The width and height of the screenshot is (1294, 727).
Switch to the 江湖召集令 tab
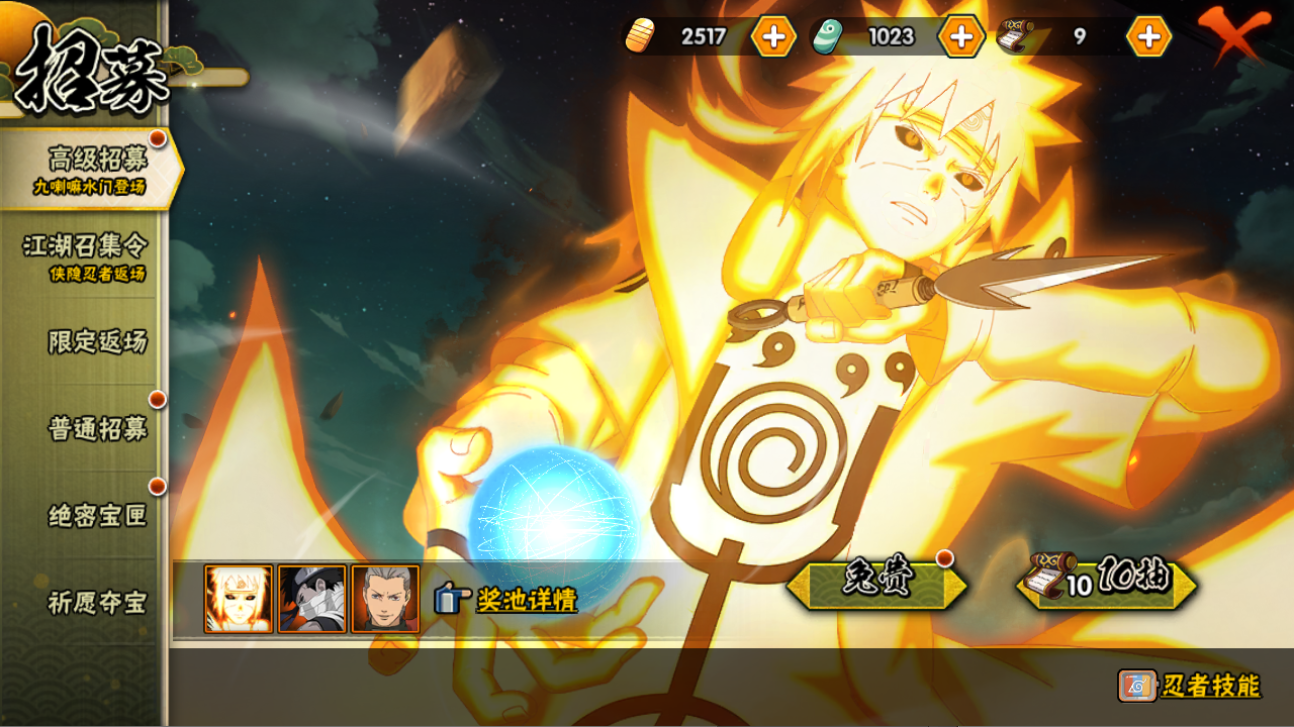coord(86,255)
